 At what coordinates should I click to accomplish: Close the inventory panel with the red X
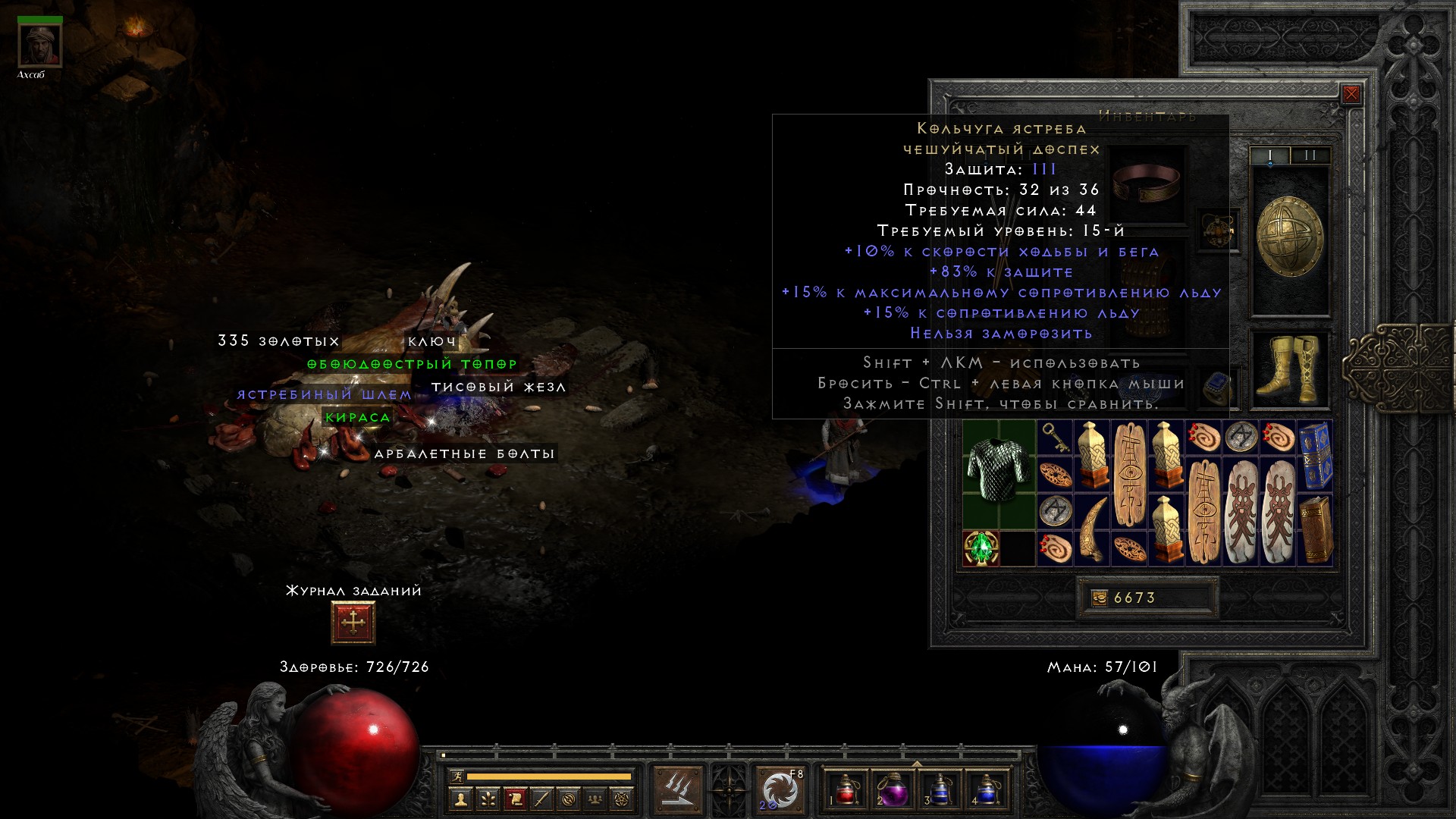[x=1351, y=94]
